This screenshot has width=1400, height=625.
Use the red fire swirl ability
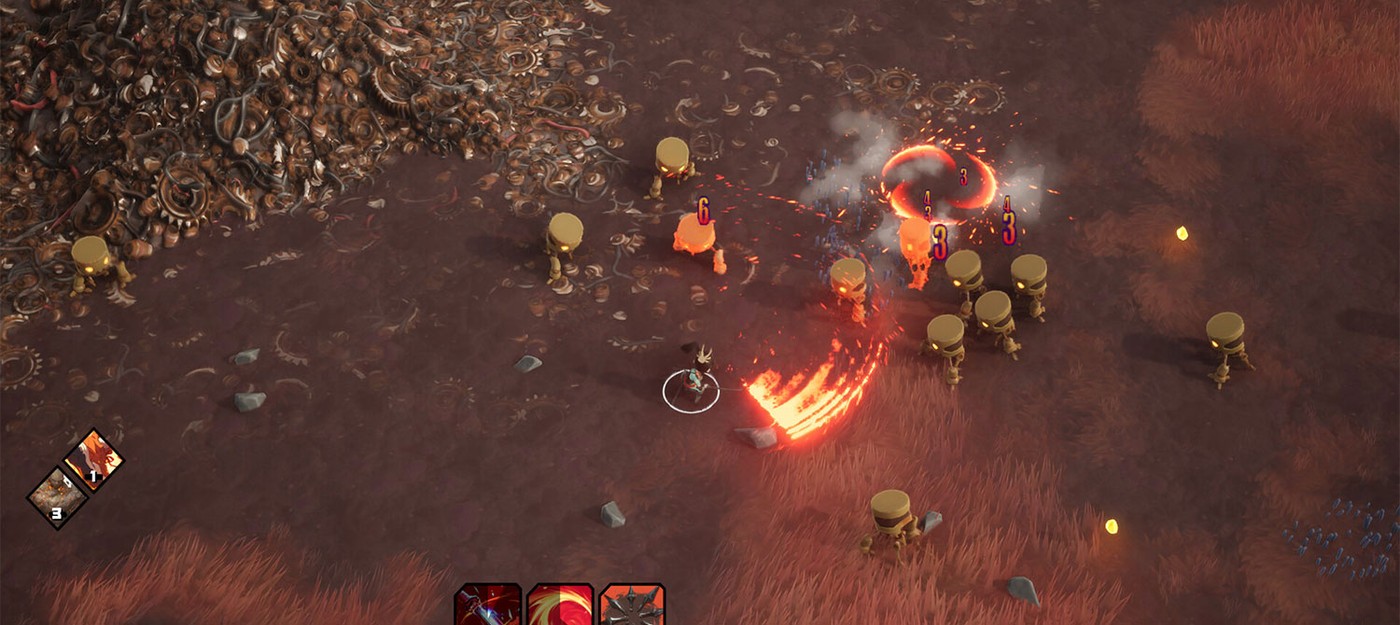[560, 606]
